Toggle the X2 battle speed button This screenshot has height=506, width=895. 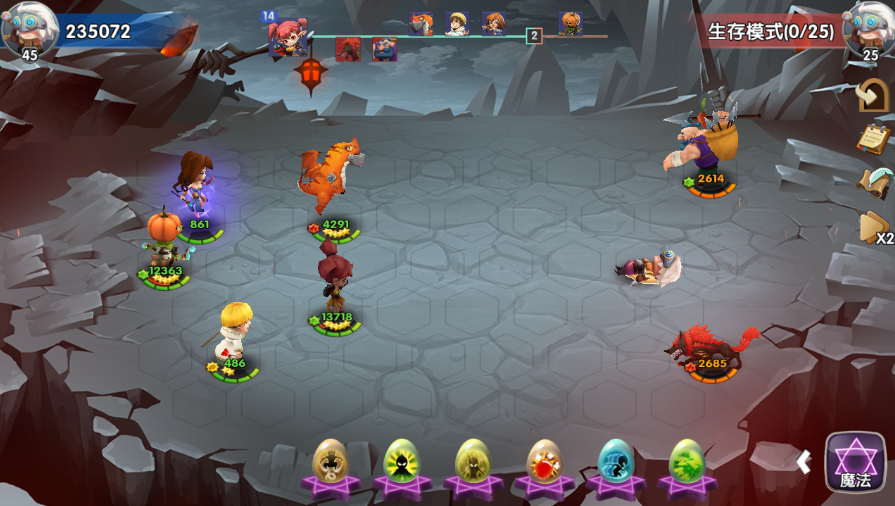pyautogui.click(x=876, y=230)
